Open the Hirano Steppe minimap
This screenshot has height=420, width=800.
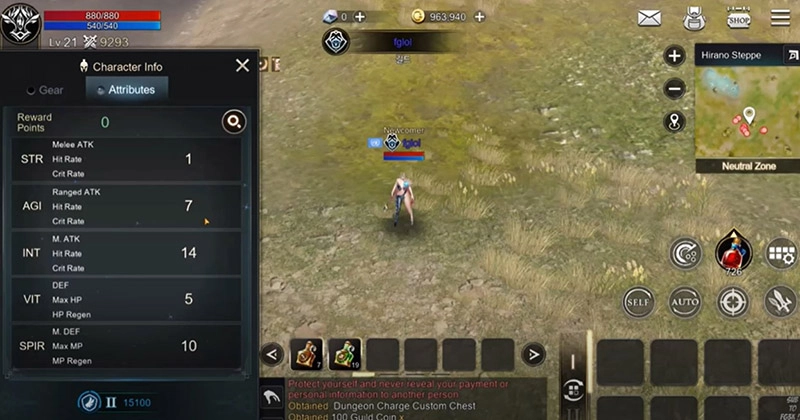pyautogui.click(x=745, y=110)
